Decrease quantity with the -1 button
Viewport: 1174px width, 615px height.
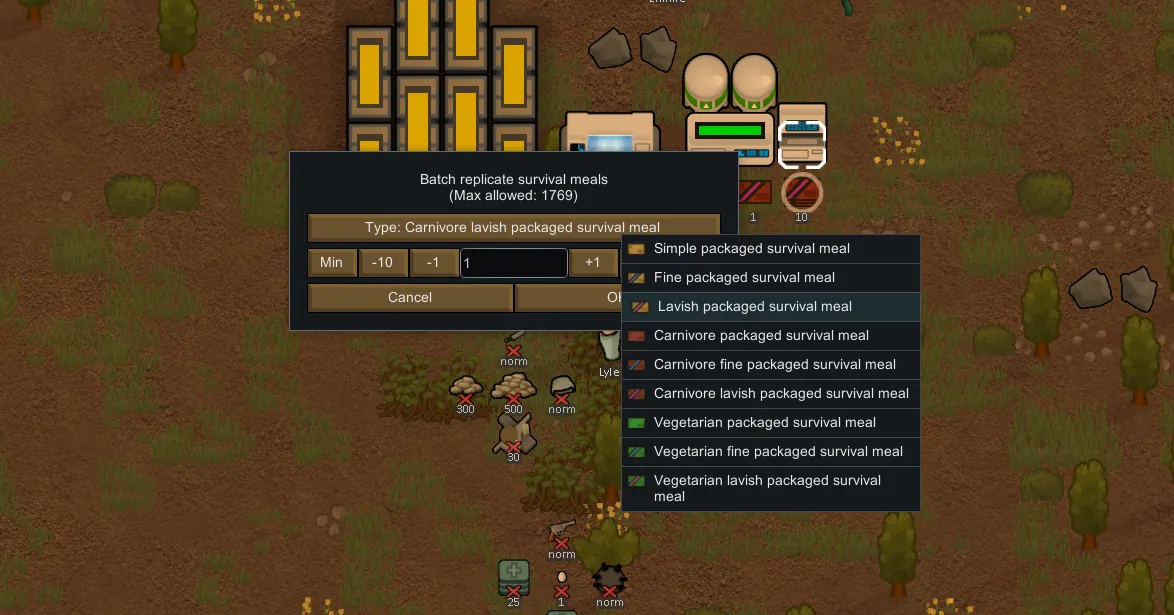pos(433,263)
